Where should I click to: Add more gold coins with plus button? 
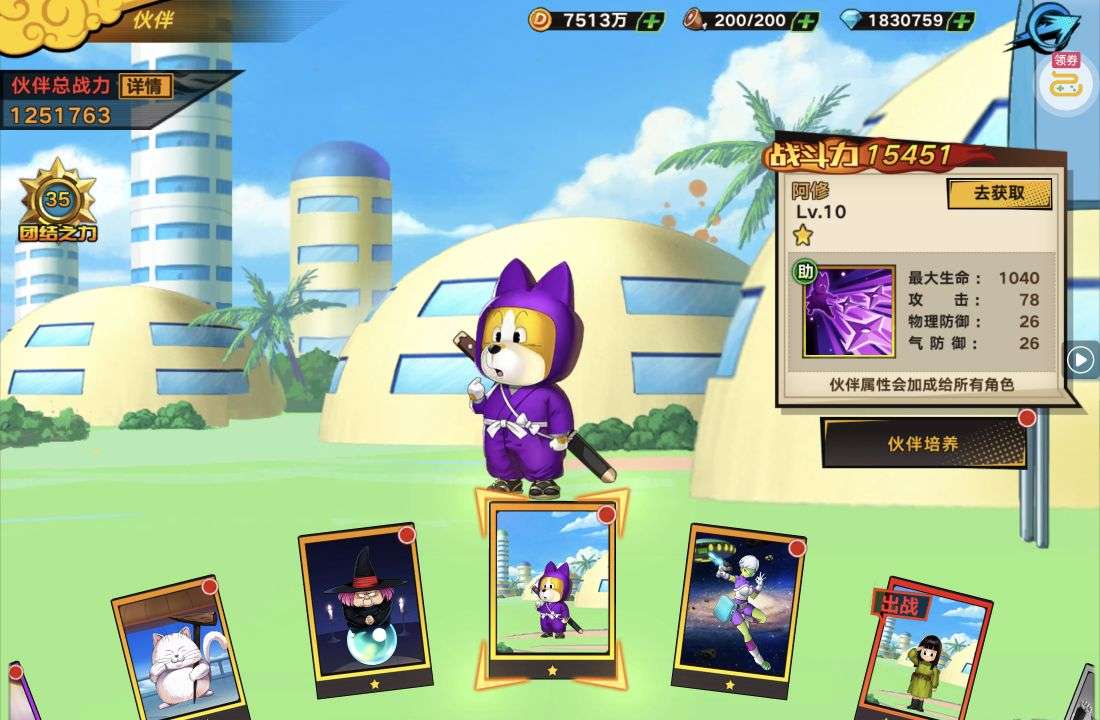pyautogui.click(x=650, y=20)
